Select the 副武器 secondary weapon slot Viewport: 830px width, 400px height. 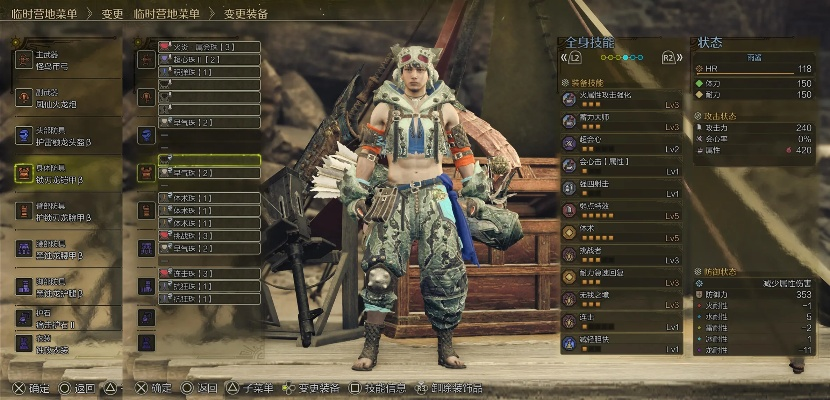[x=66, y=96]
